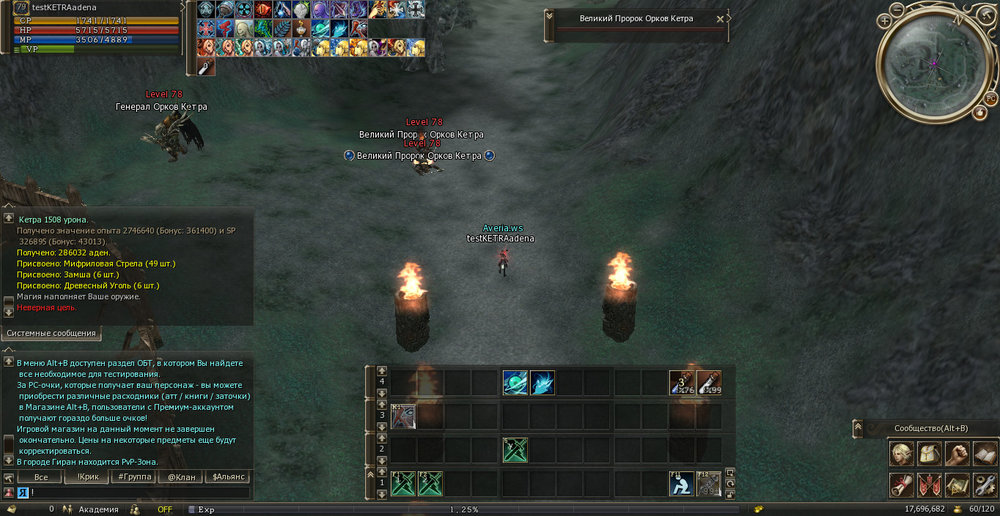Activate the teal orb skill on hotbar
Viewport: 1000px width, 516px height.
[x=515, y=382]
